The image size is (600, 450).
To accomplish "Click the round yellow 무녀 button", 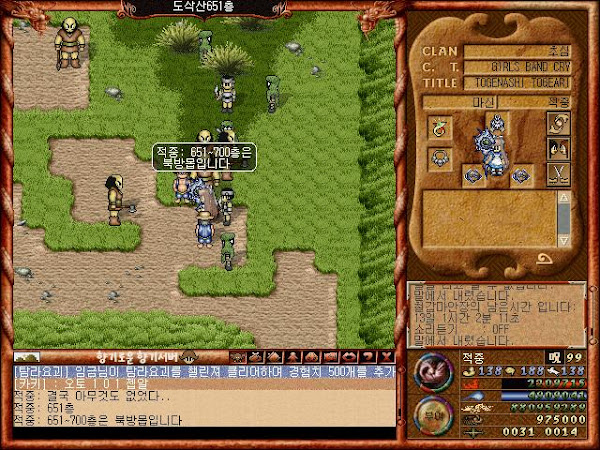I will (433, 412).
